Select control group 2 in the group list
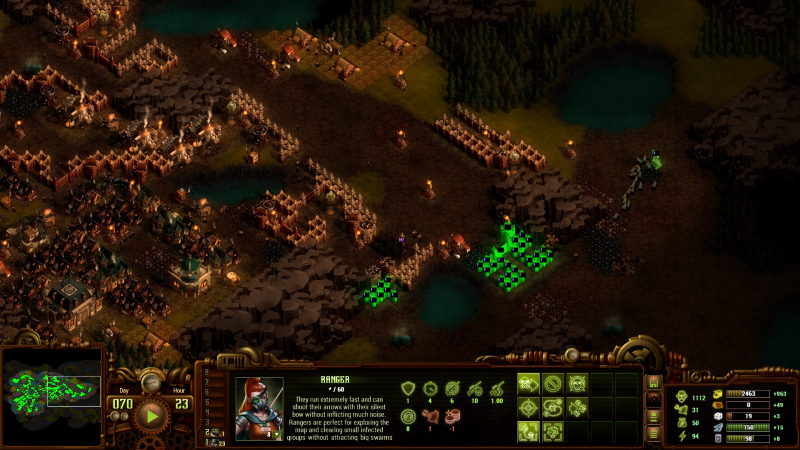The width and height of the screenshot is (800, 450). (212, 431)
